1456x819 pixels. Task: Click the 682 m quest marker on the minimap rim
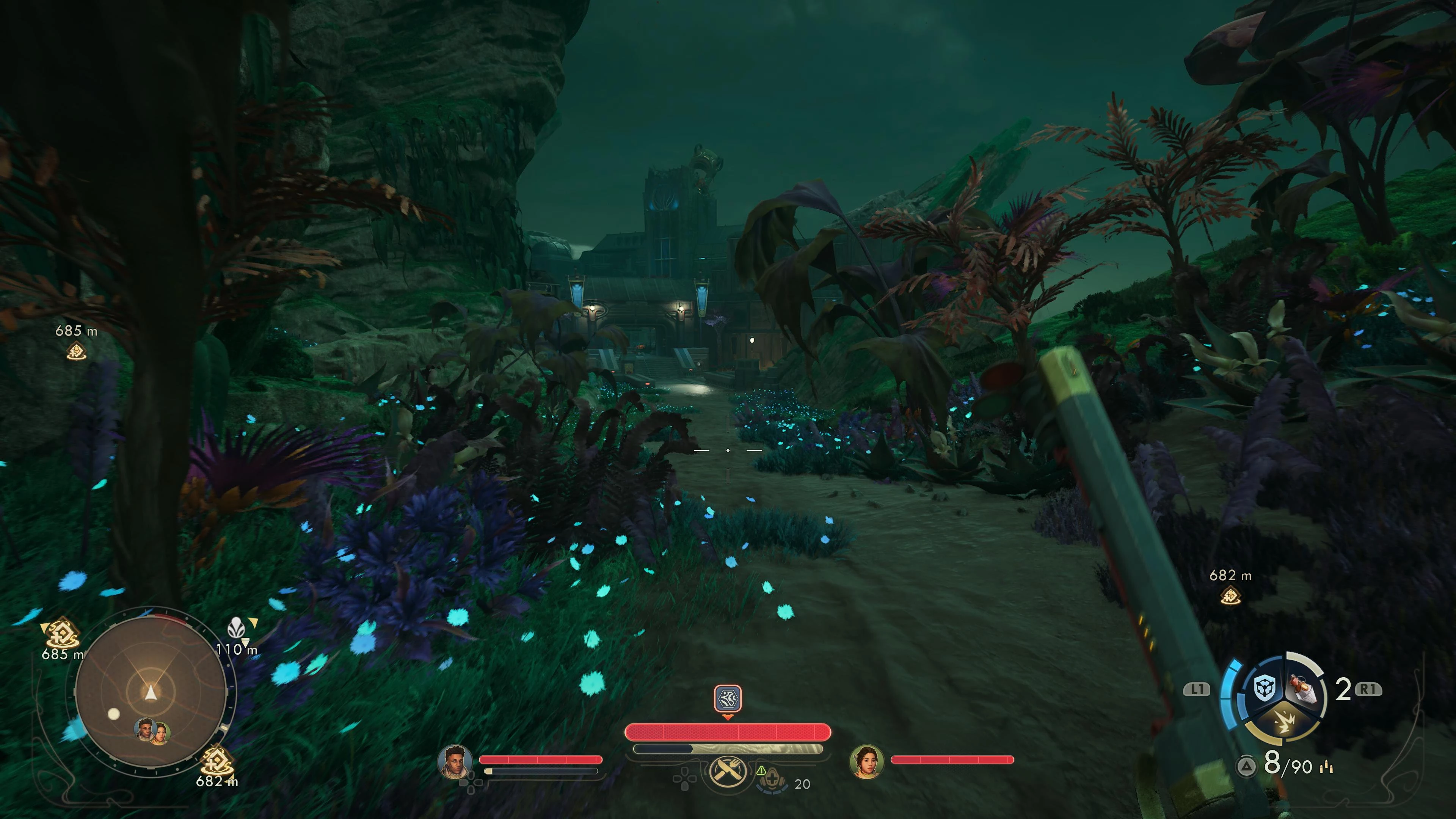click(217, 761)
